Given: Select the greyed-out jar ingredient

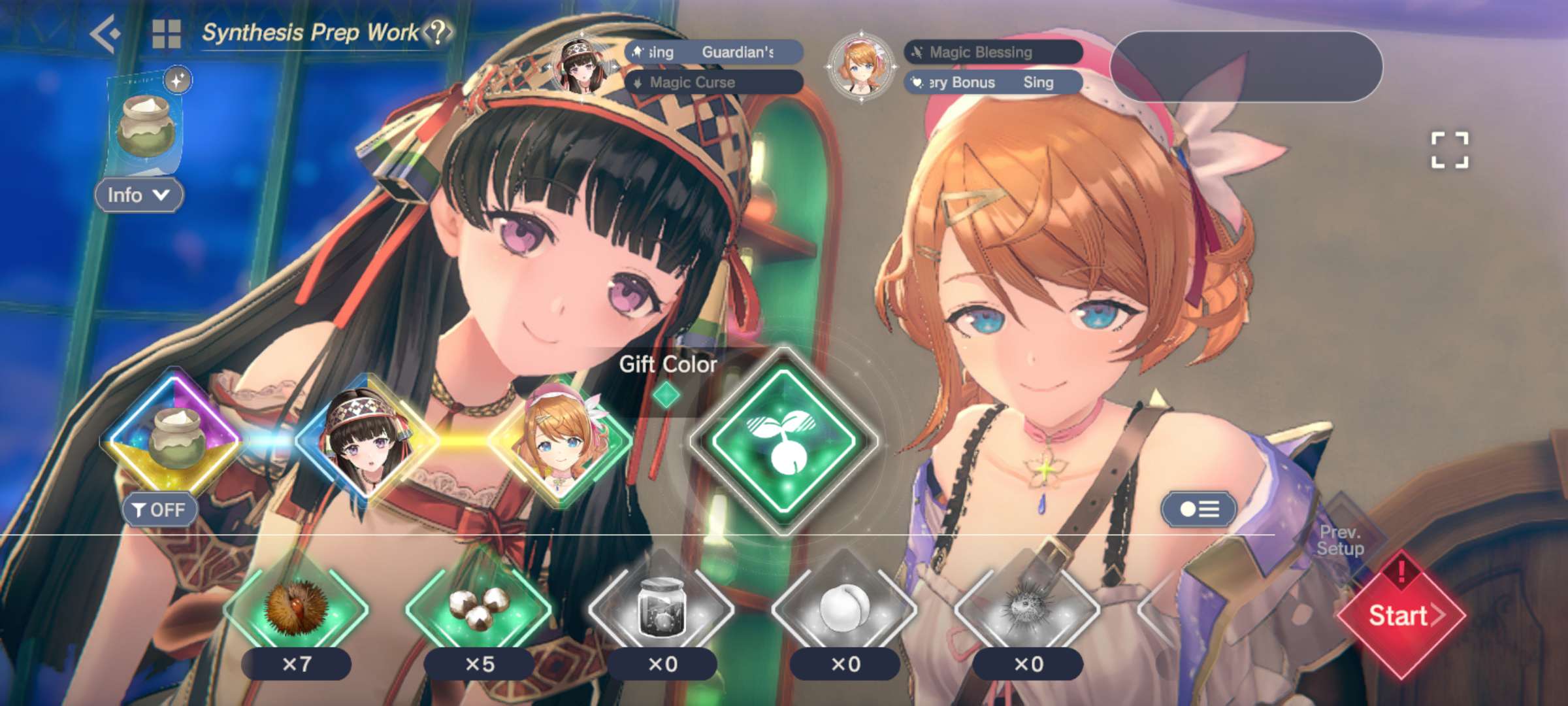Looking at the screenshot, I should pyautogui.click(x=661, y=609).
